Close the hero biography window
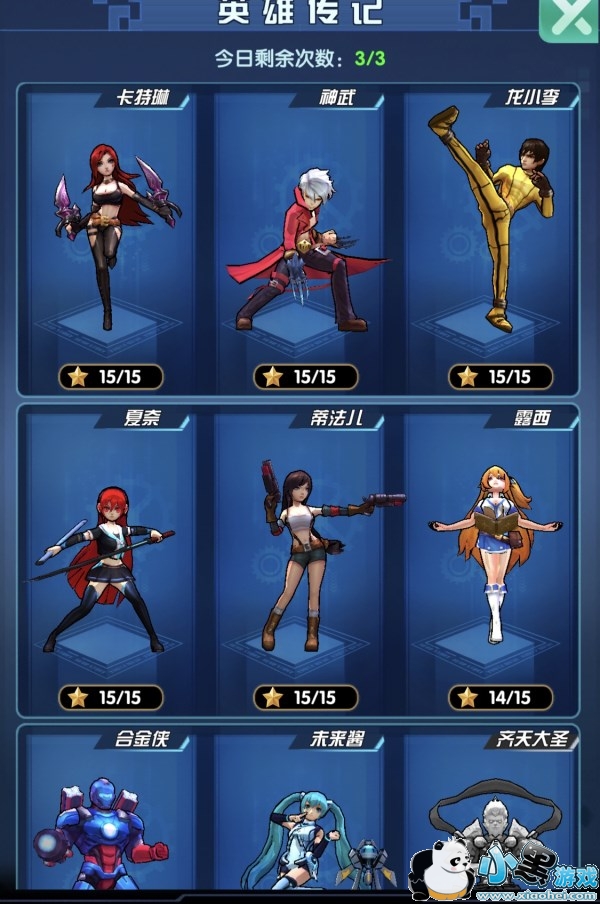 (x=570, y=18)
